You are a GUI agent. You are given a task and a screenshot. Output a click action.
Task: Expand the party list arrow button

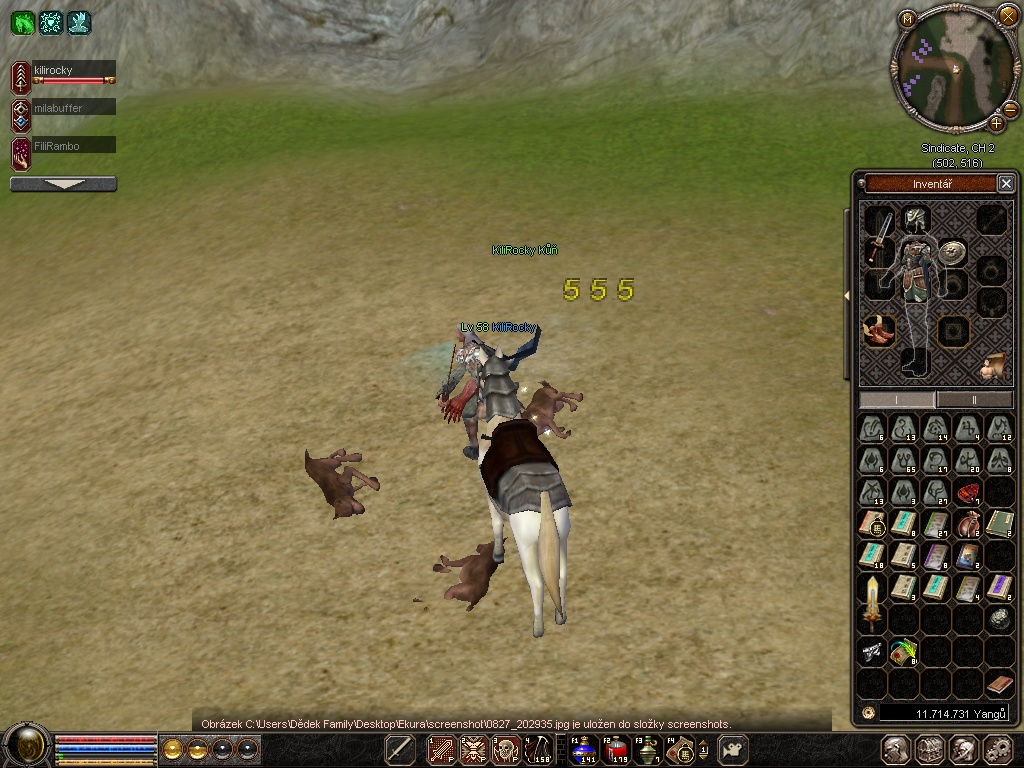(x=63, y=184)
